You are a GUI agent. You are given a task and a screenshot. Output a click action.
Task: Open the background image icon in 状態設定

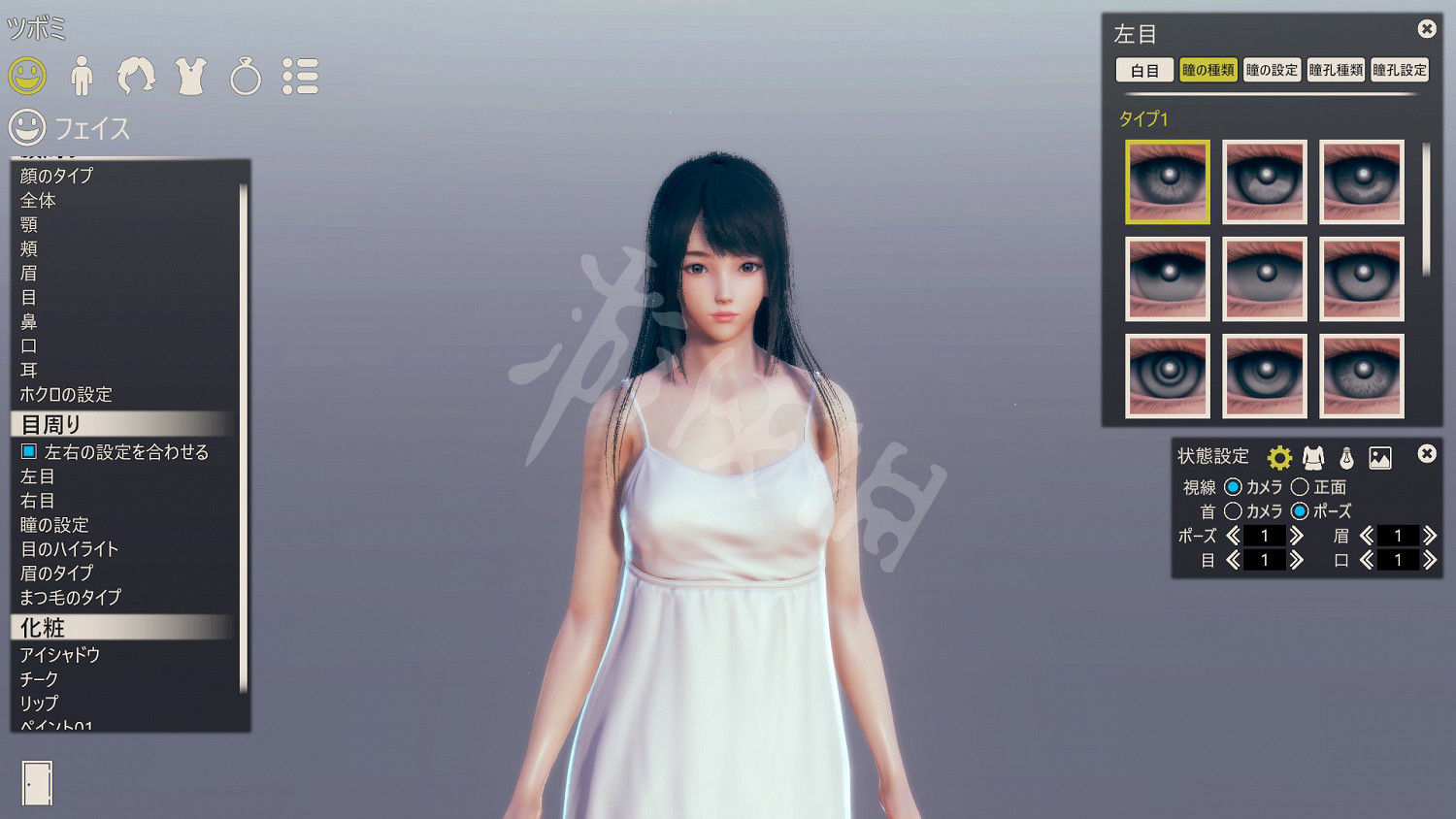click(x=1381, y=455)
